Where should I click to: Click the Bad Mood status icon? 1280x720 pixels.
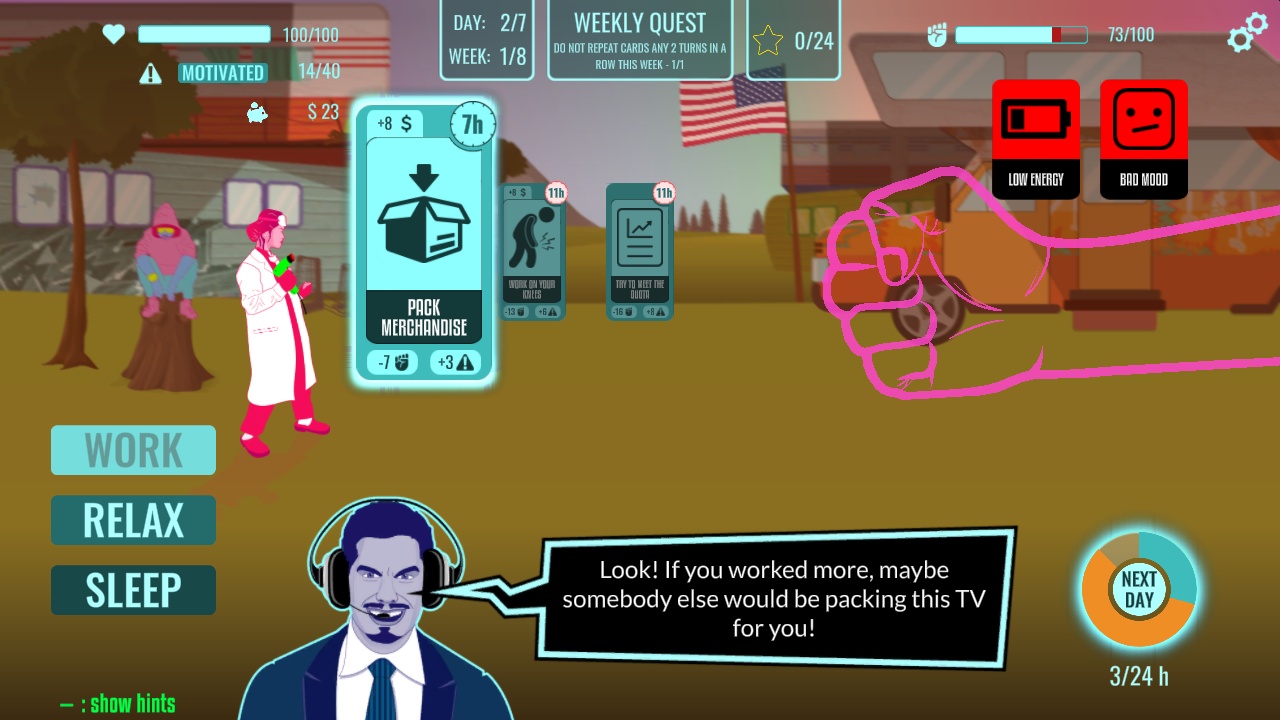click(x=1143, y=138)
